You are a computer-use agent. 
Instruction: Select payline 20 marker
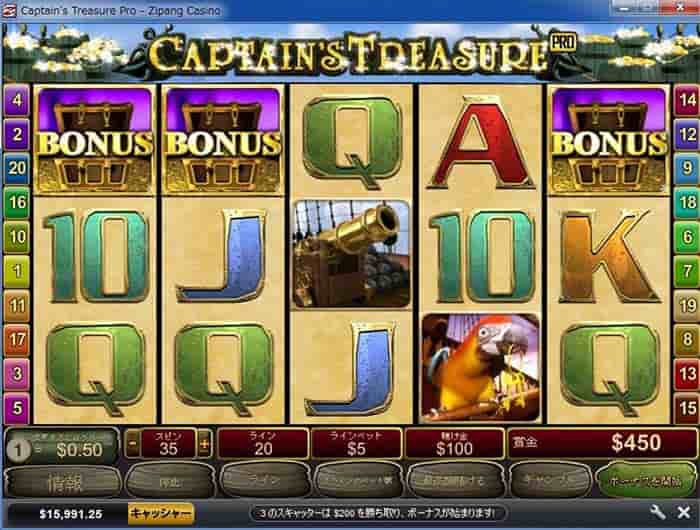[16, 168]
